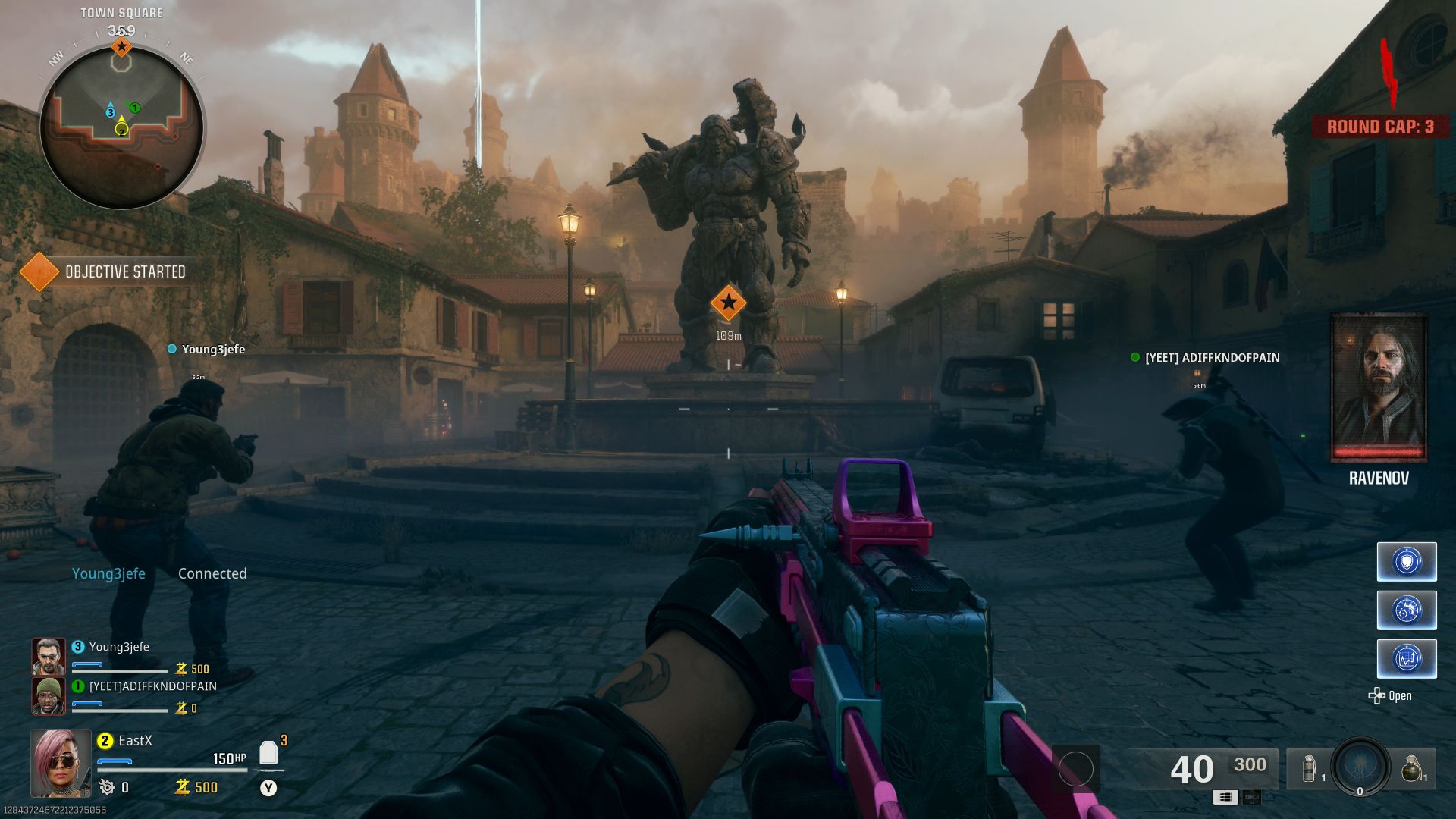The image size is (1456, 819).
Task: Click the blue dot beside Young3jefe's nameplate
Action: pyautogui.click(x=171, y=350)
